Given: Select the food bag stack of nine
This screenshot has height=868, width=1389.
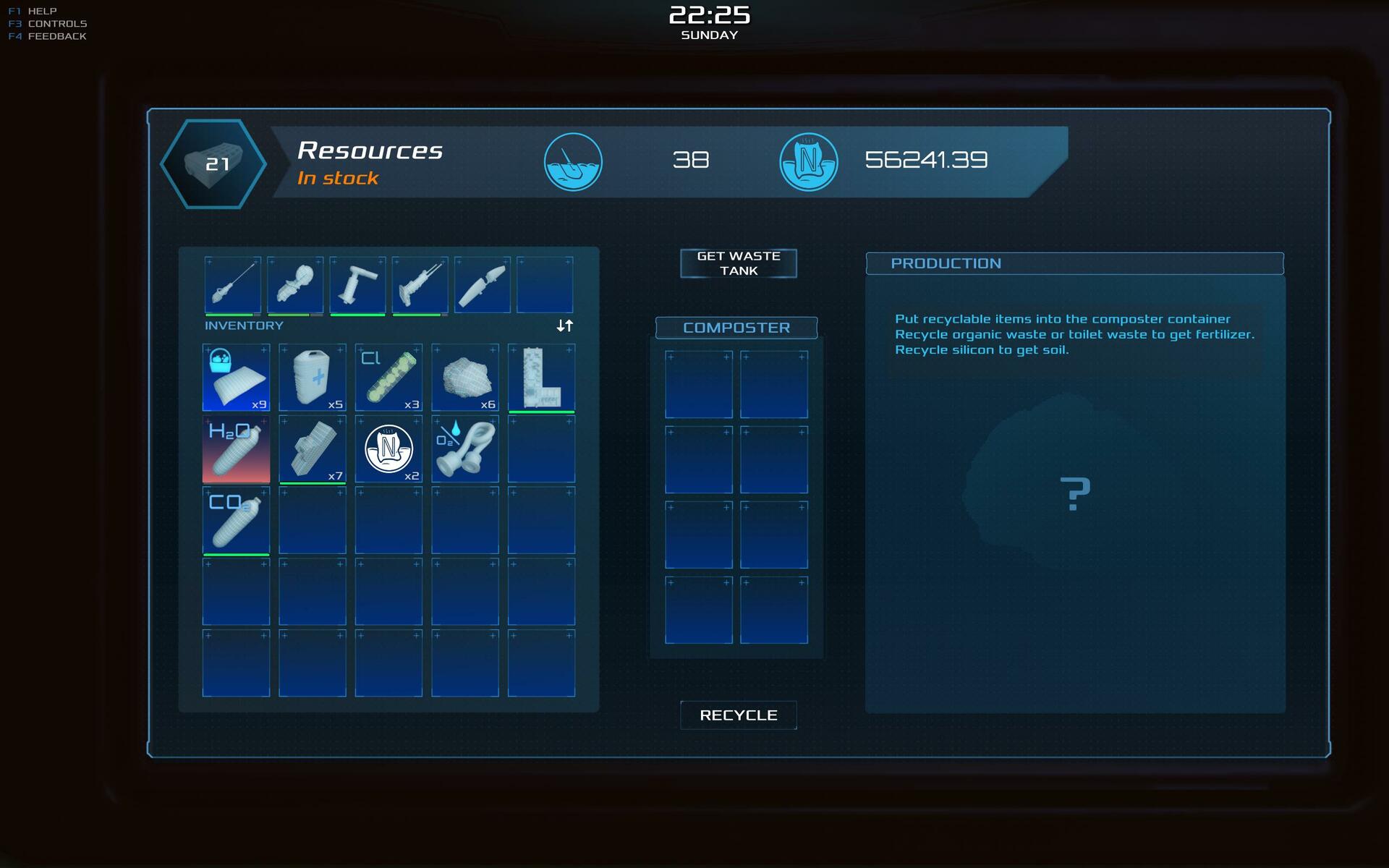Looking at the screenshot, I should (236, 378).
